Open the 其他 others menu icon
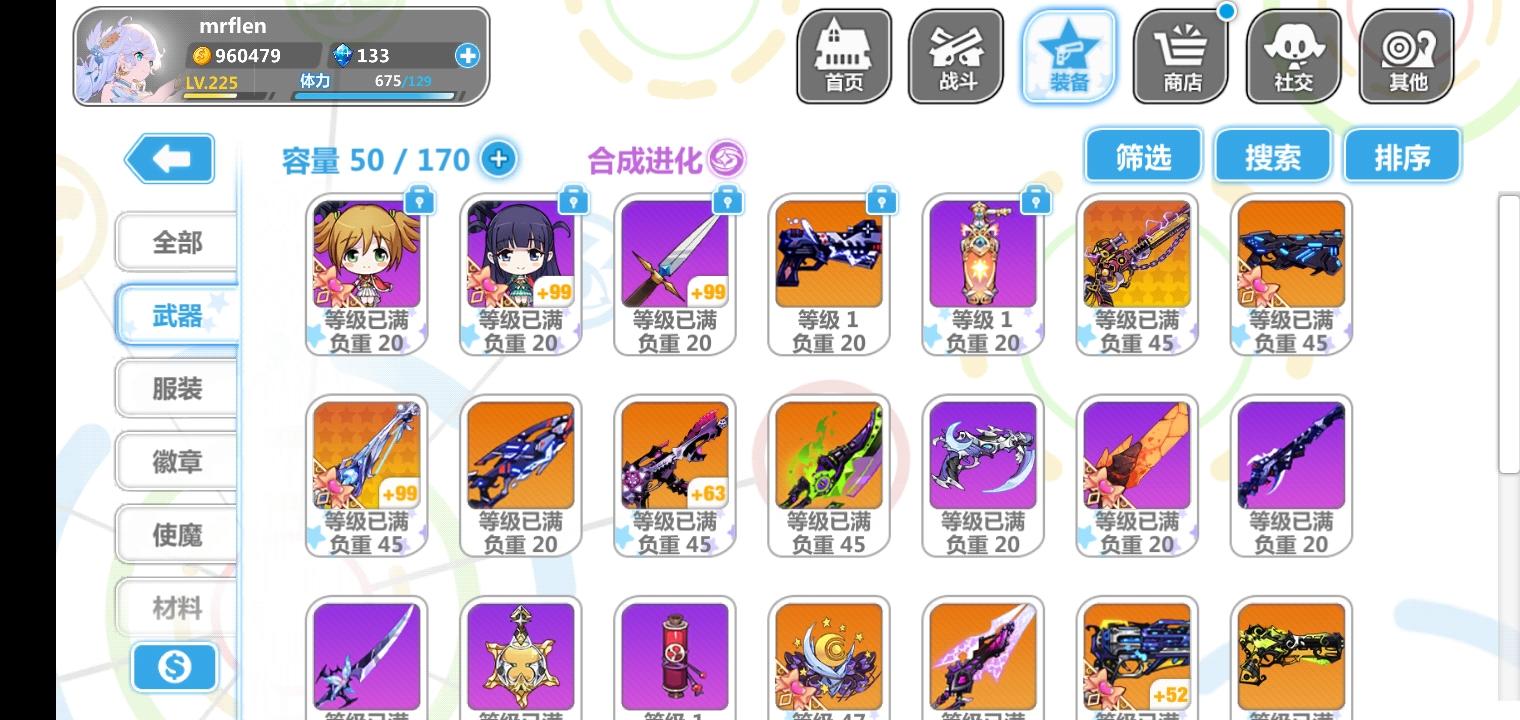1520x720 pixels. (x=1405, y=55)
